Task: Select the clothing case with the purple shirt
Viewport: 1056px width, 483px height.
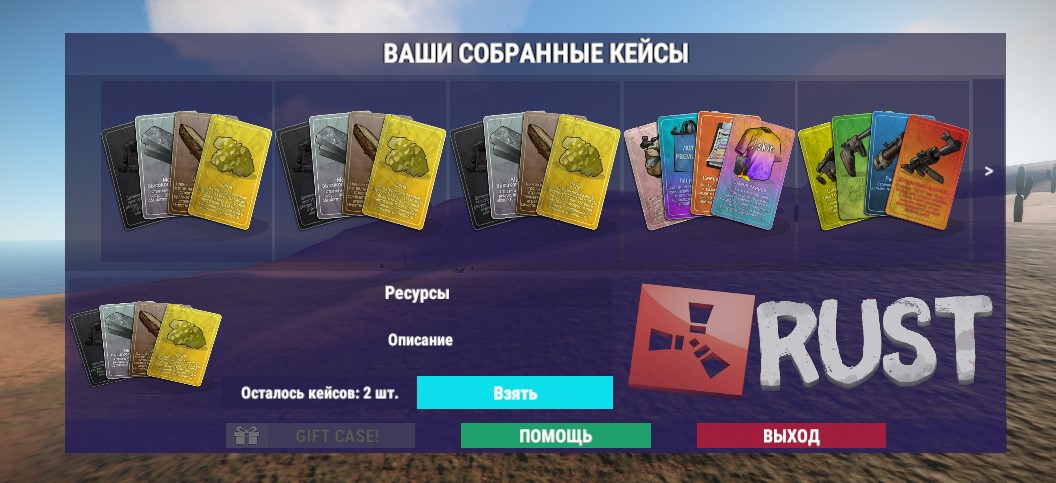Action: (709, 168)
